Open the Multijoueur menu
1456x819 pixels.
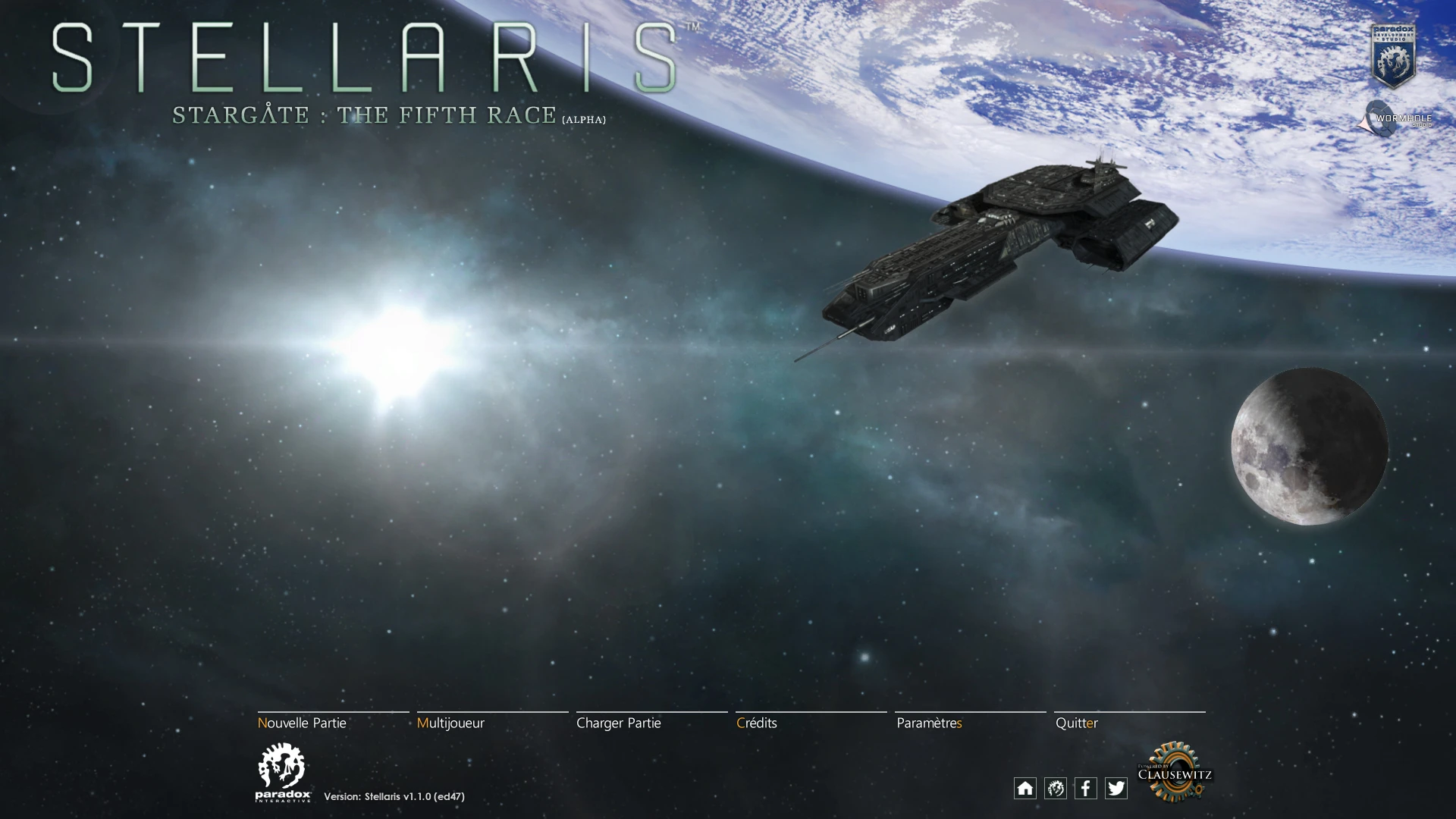tap(452, 723)
